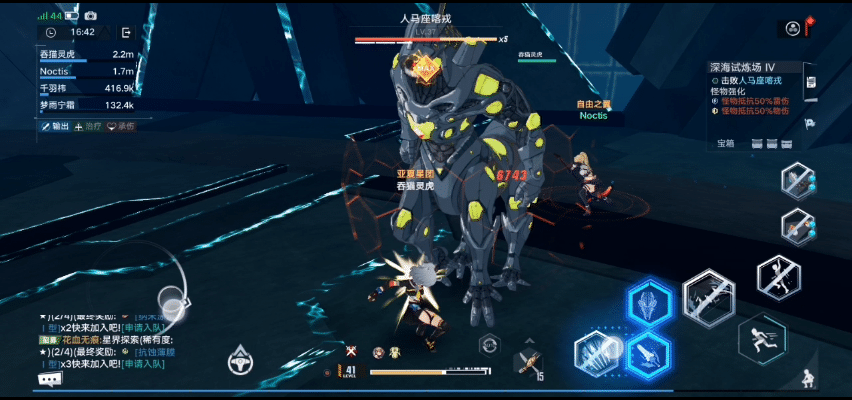Open the camera screenshot icon
The height and width of the screenshot is (400, 852).
coord(90,16)
